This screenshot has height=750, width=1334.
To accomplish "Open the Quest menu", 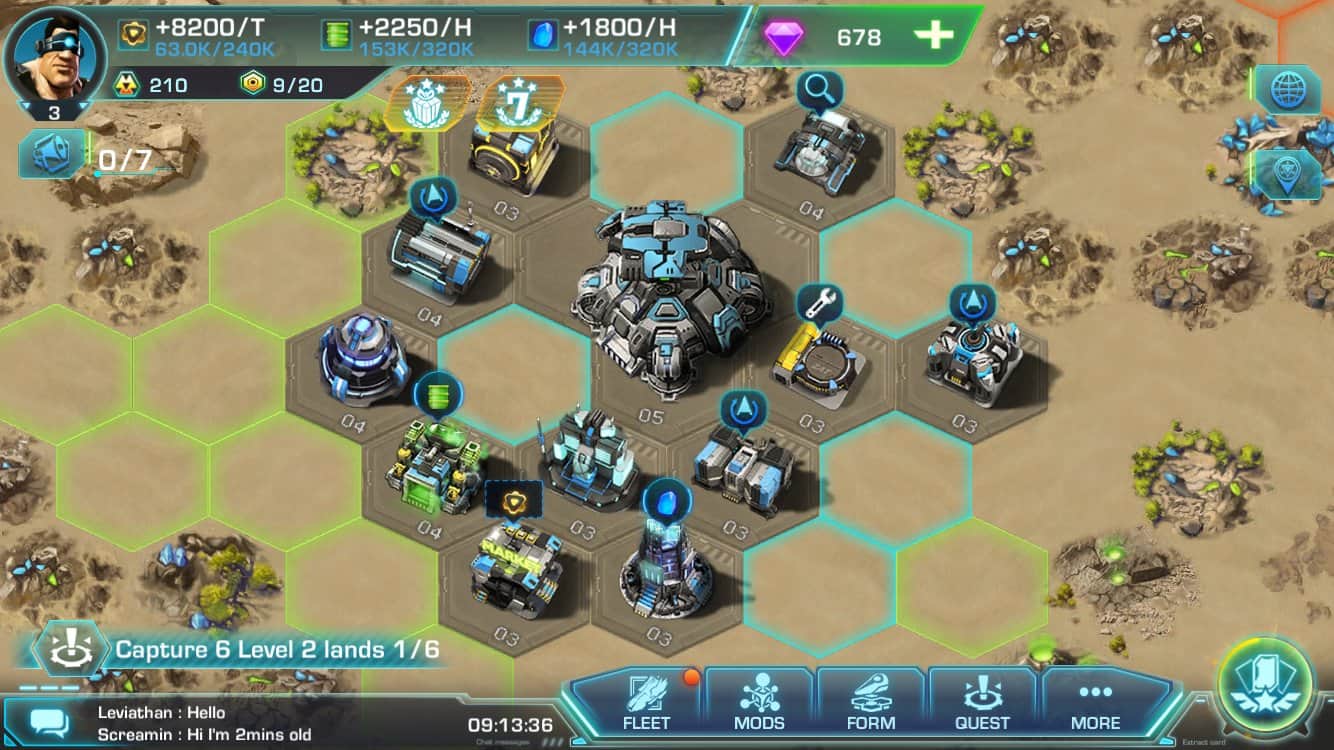I will [983, 701].
